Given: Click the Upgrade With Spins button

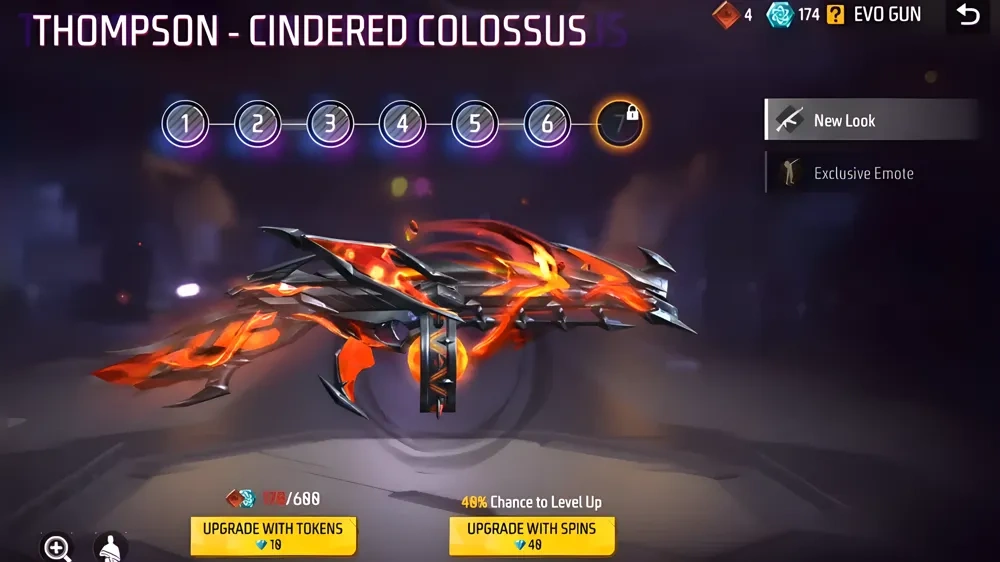Looking at the screenshot, I should tap(531, 536).
